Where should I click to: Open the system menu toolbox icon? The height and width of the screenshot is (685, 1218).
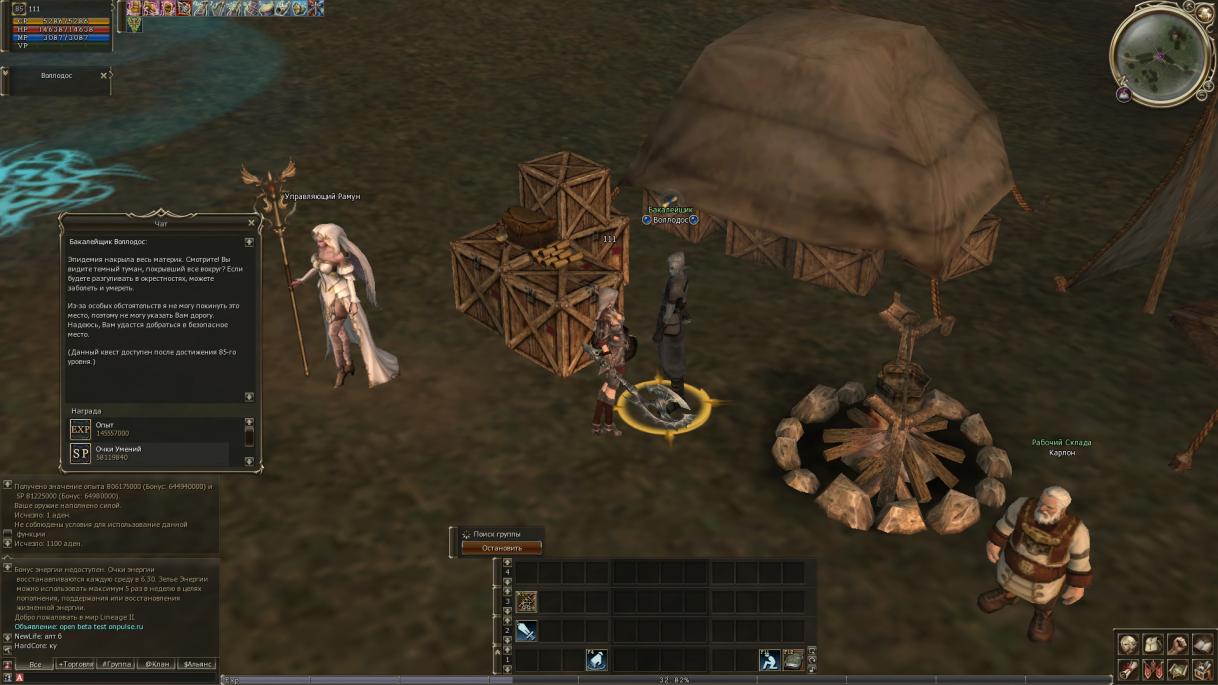[x=1201, y=669]
